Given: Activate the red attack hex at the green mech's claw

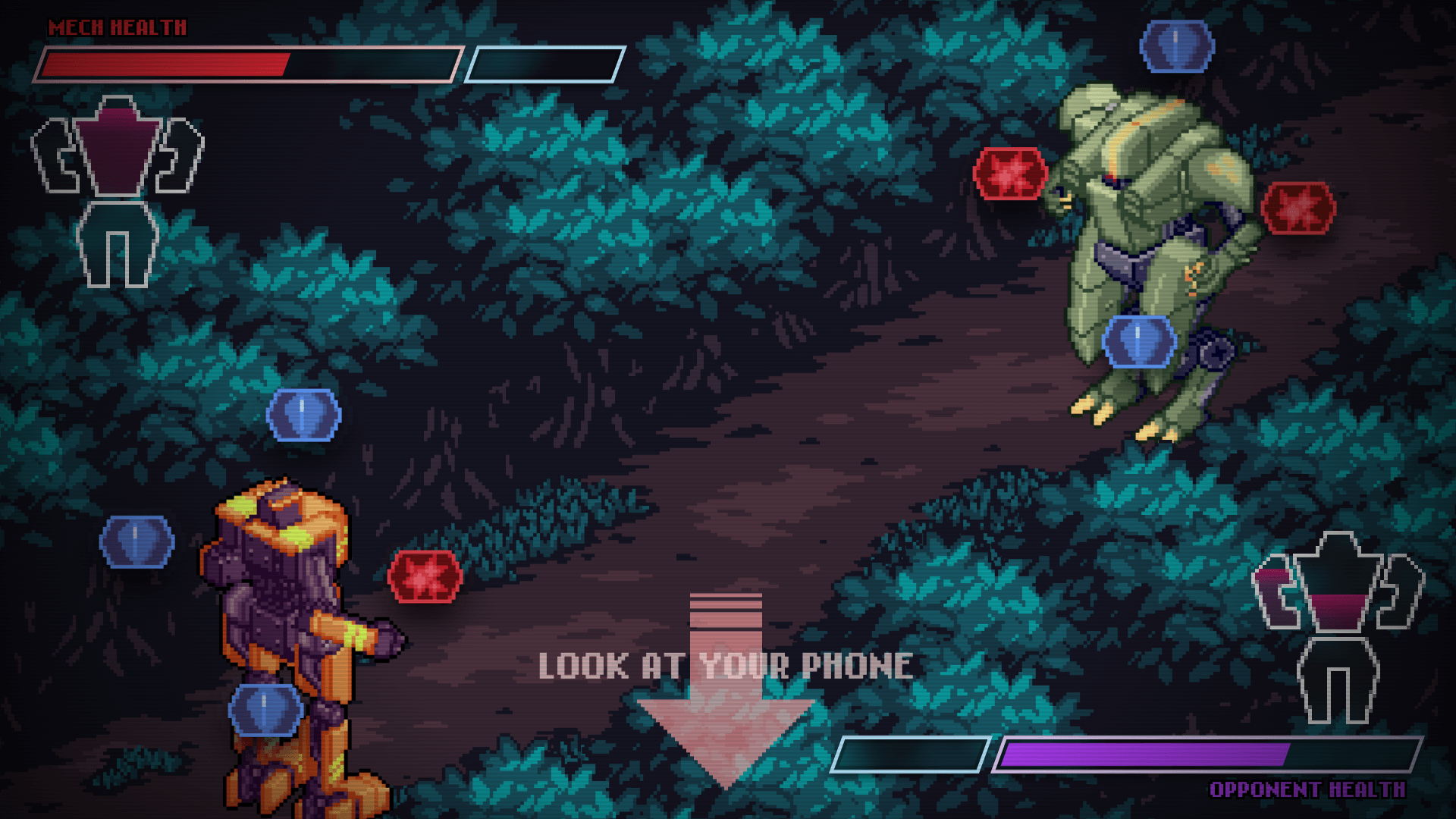Looking at the screenshot, I should [x=1010, y=174].
